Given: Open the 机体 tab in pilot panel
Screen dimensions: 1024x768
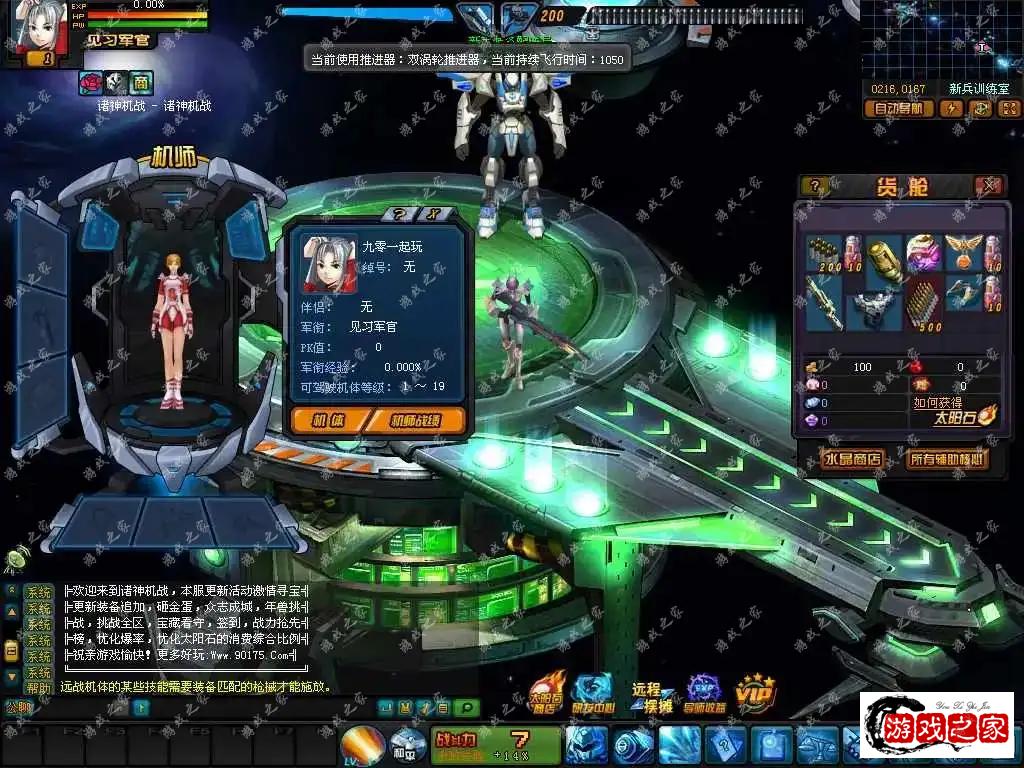Looking at the screenshot, I should click(327, 420).
